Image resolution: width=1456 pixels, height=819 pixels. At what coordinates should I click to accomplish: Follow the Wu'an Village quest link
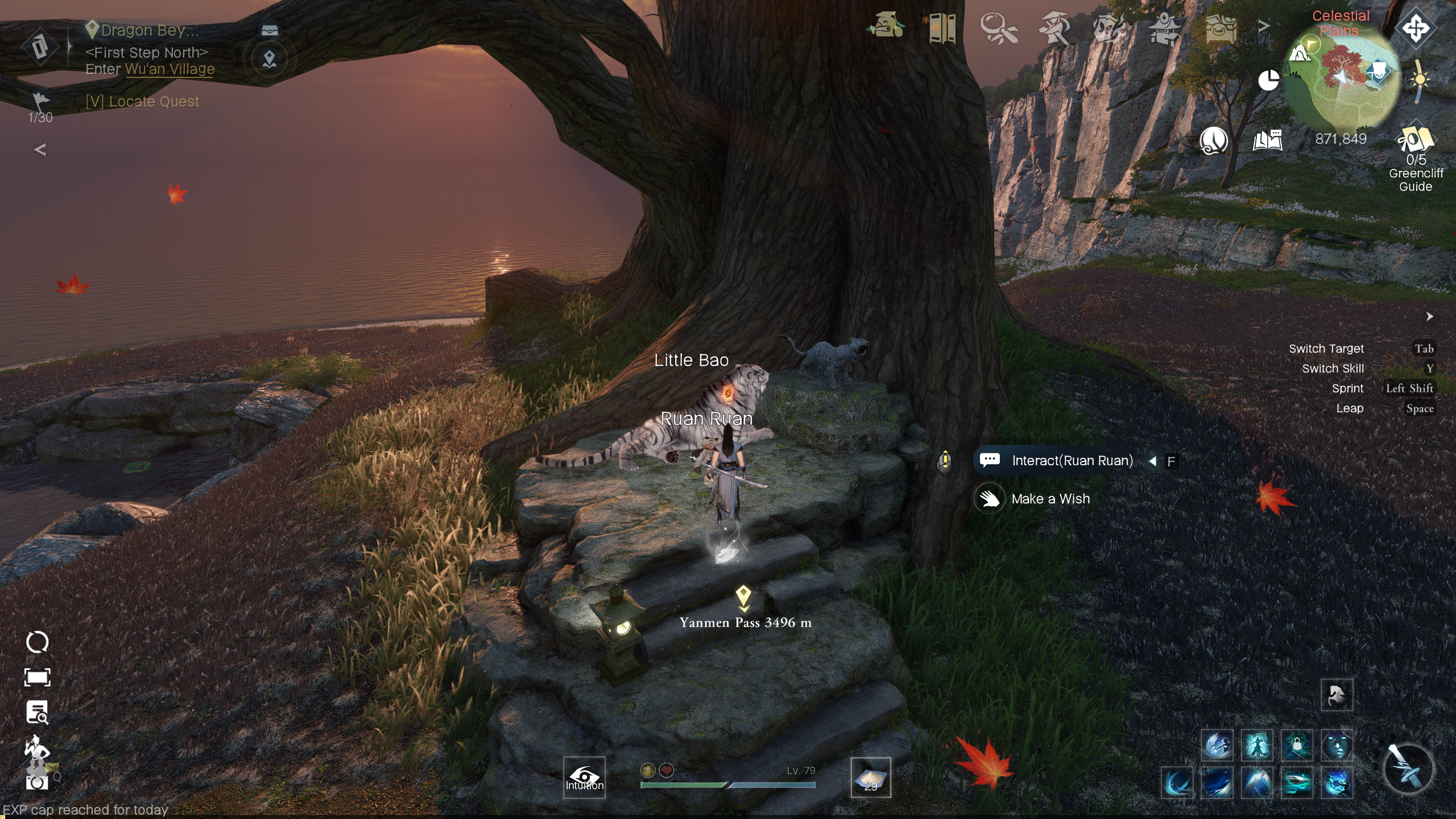tap(169, 69)
